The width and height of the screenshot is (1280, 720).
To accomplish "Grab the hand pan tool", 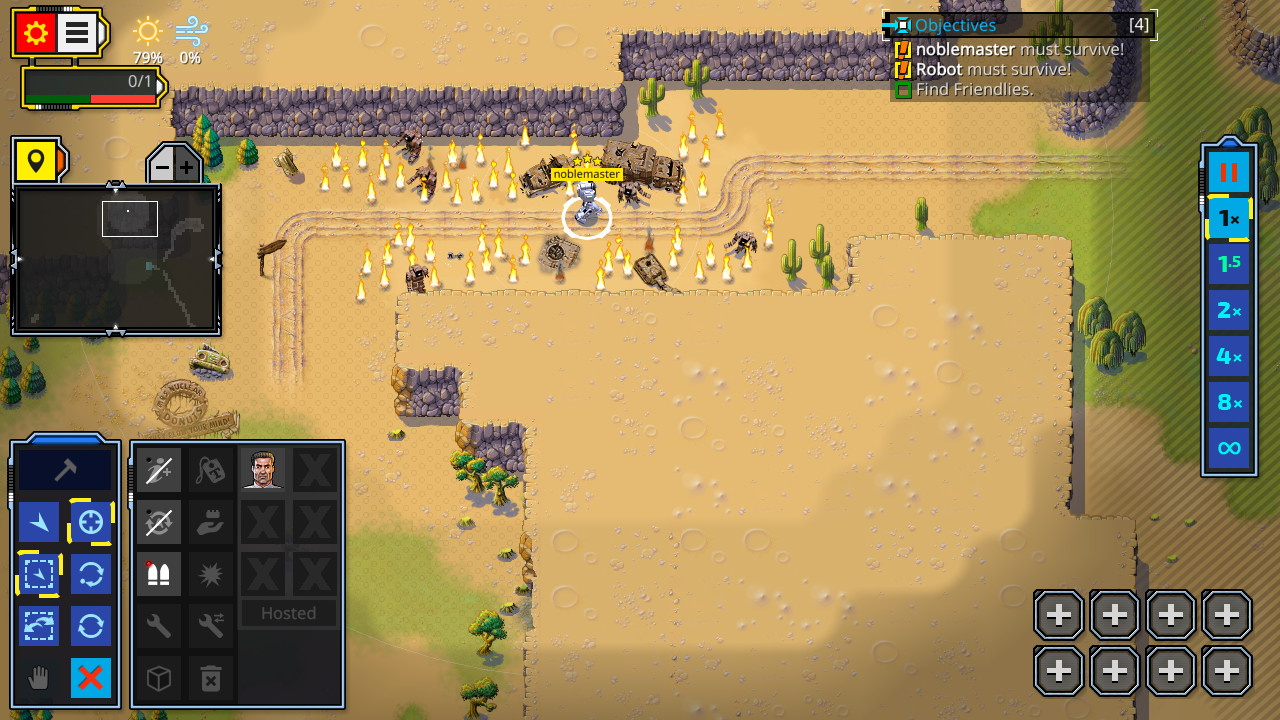I will [x=39, y=678].
